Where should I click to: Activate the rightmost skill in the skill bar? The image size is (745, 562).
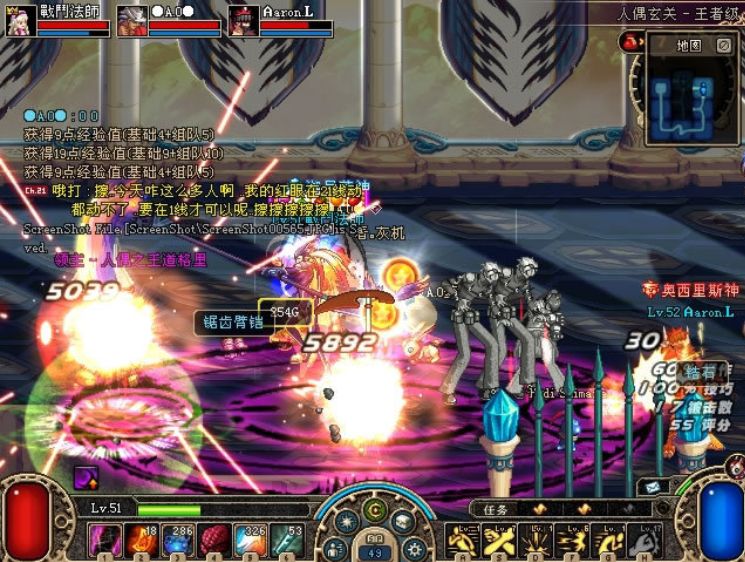(x=645, y=541)
